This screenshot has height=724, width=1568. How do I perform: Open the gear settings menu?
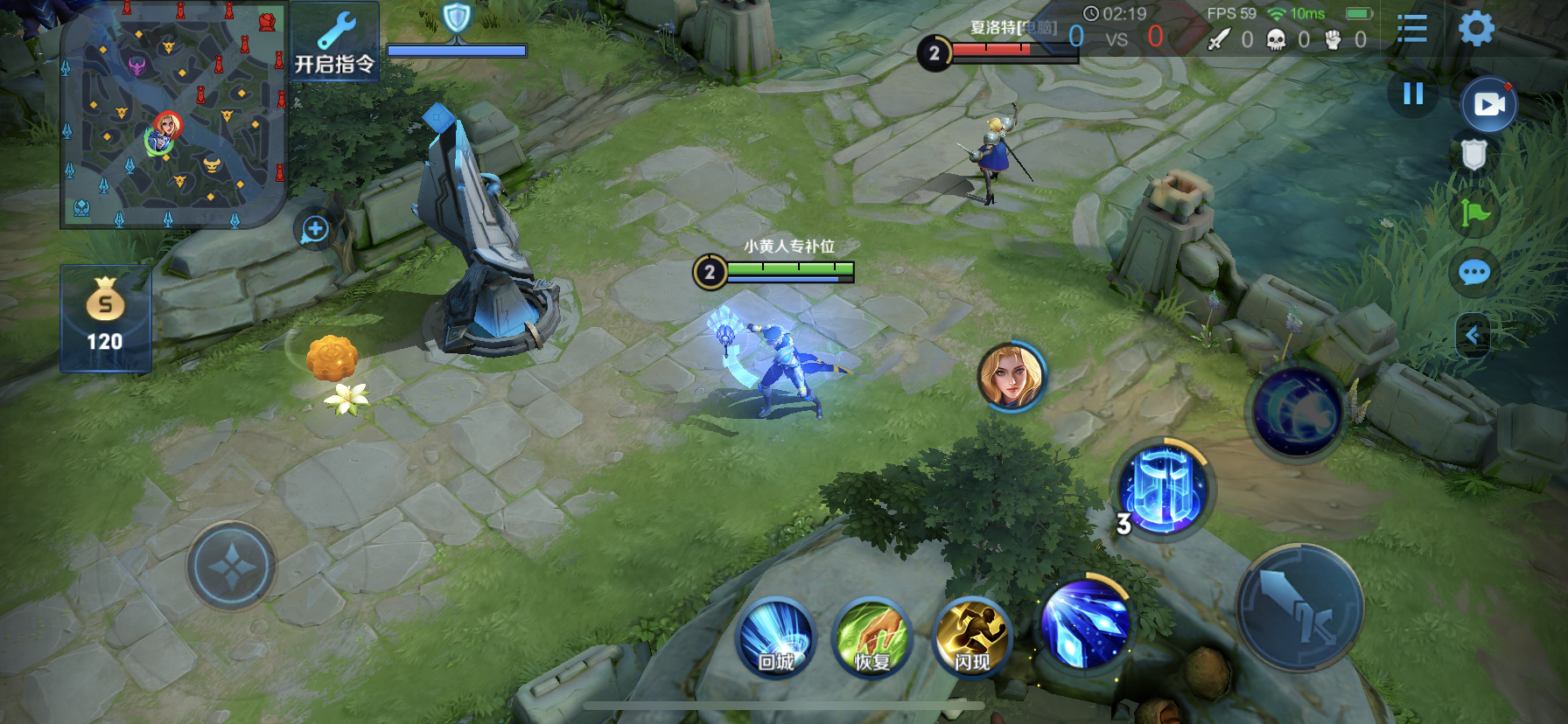tap(1476, 29)
